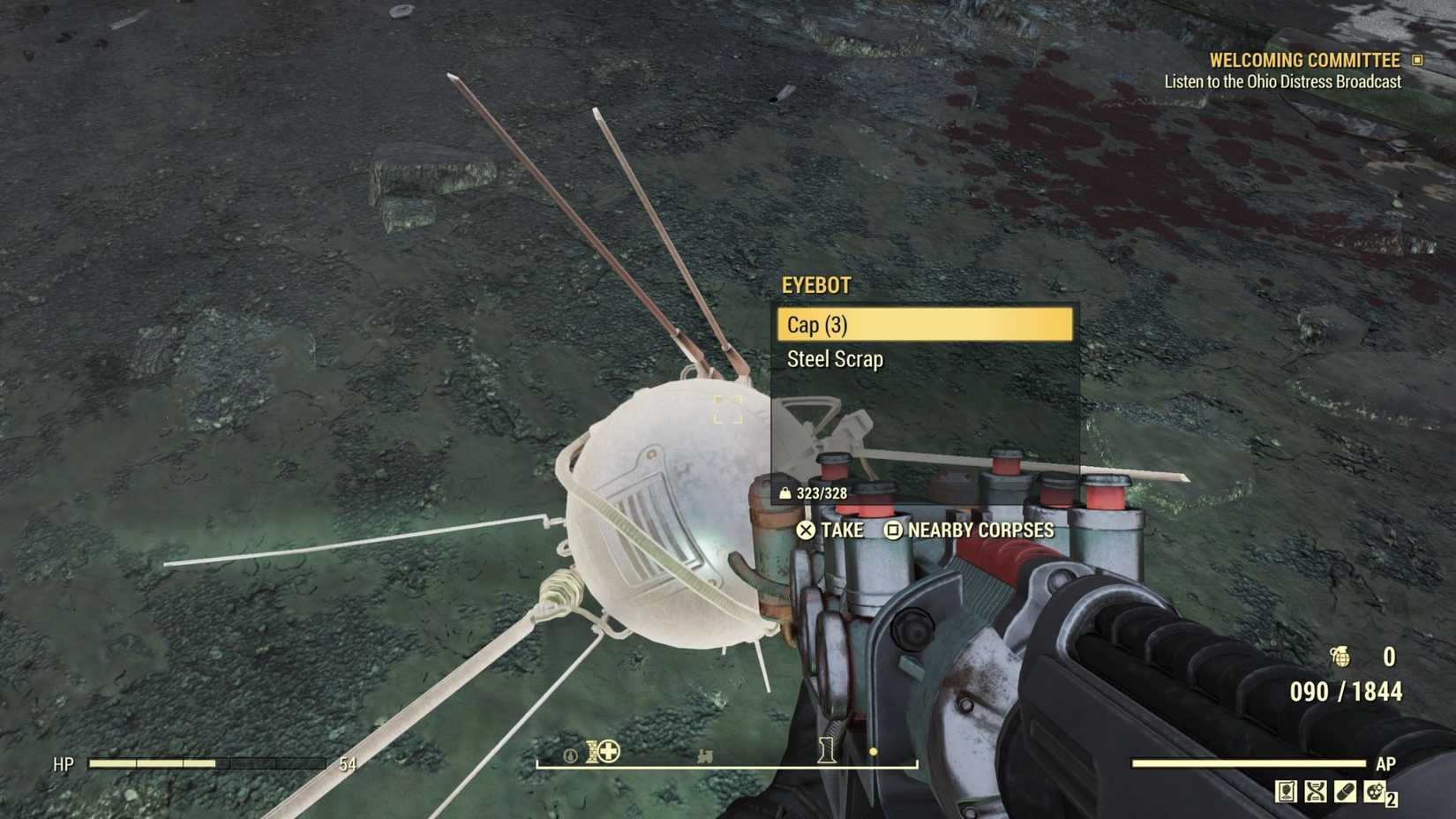Click the grenade icon near the ammo counter
Viewport: 1456px width, 819px height.
click(1340, 657)
